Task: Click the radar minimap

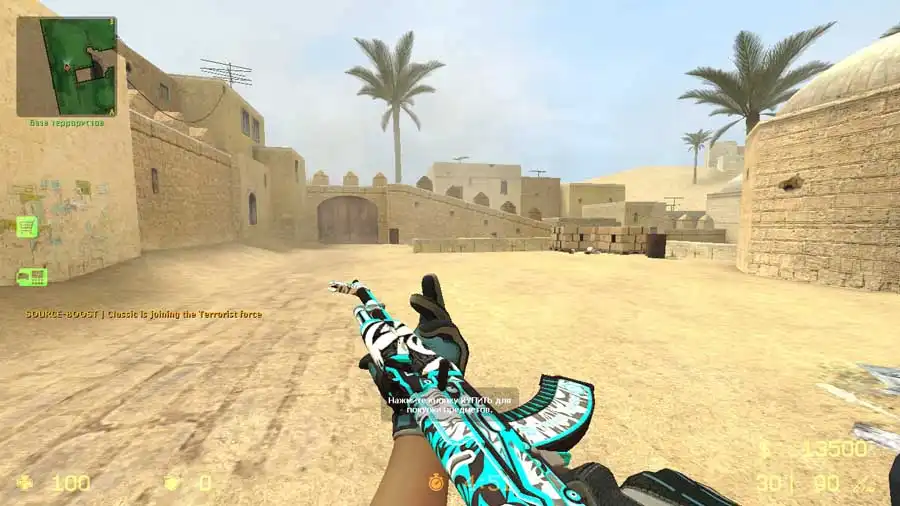Action: click(x=66, y=66)
